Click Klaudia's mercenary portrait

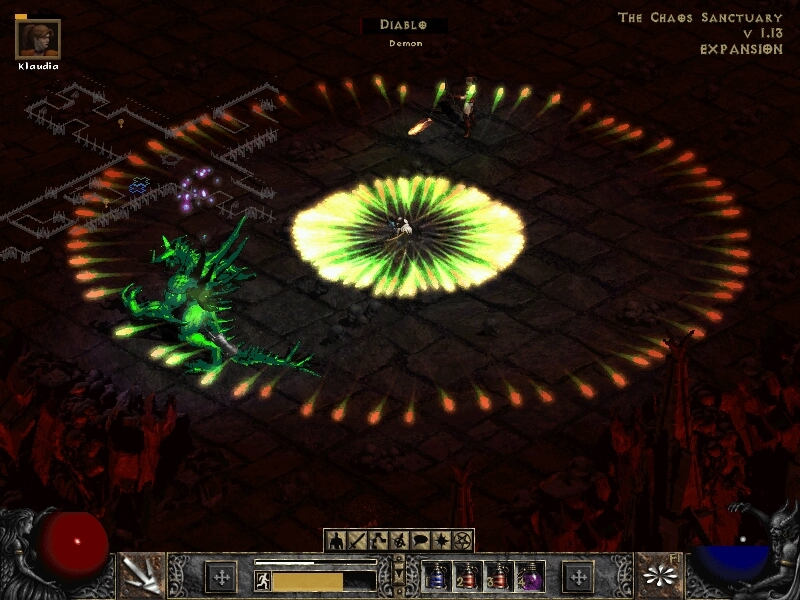click(x=38, y=39)
